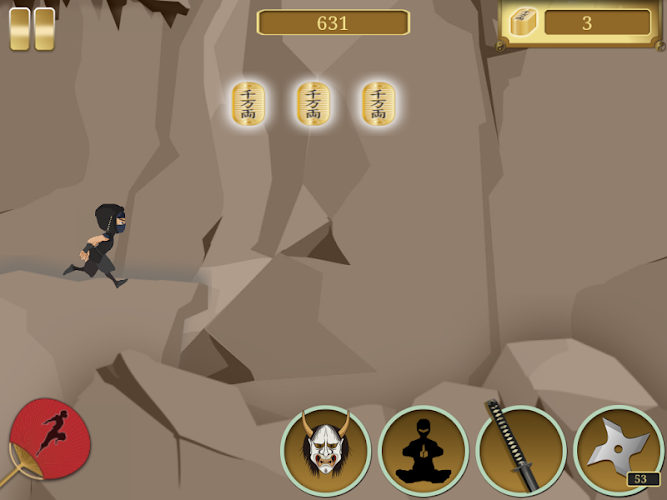This screenshot has width=667, height=500.
Task: Pause the game
Action: coord(32,29)
